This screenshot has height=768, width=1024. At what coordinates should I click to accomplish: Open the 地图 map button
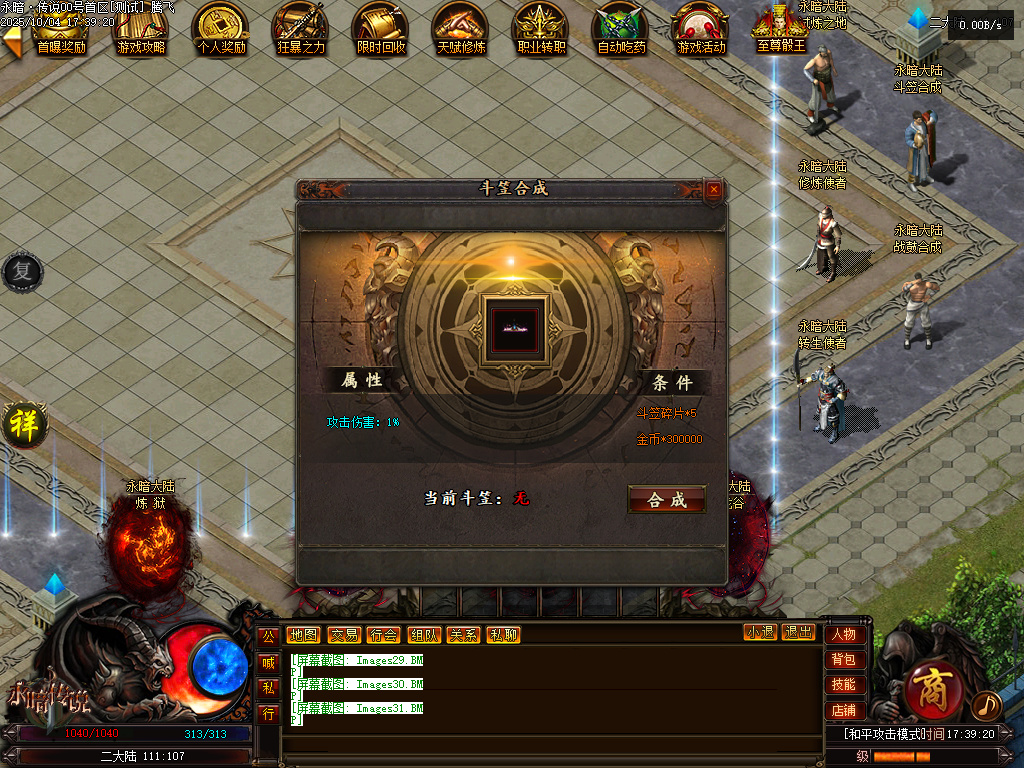coord(303,634)
